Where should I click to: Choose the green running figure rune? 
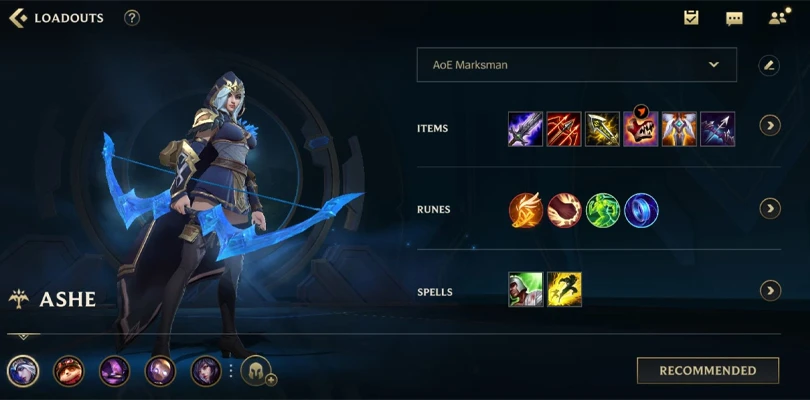pyautogui.click(x=603, y=210)
